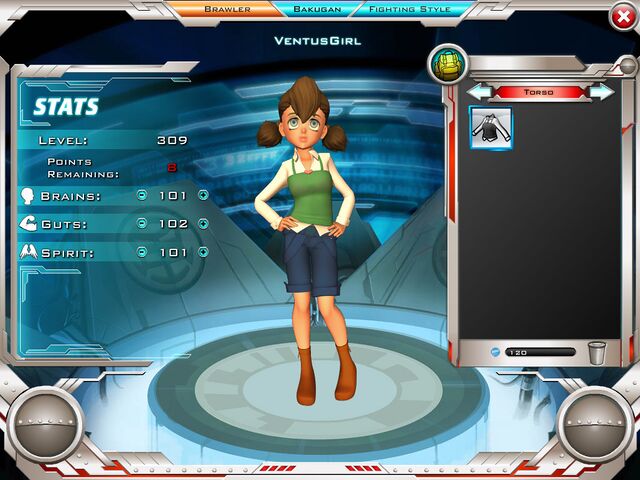Raise the Spirit stat

tap(203, 252)
